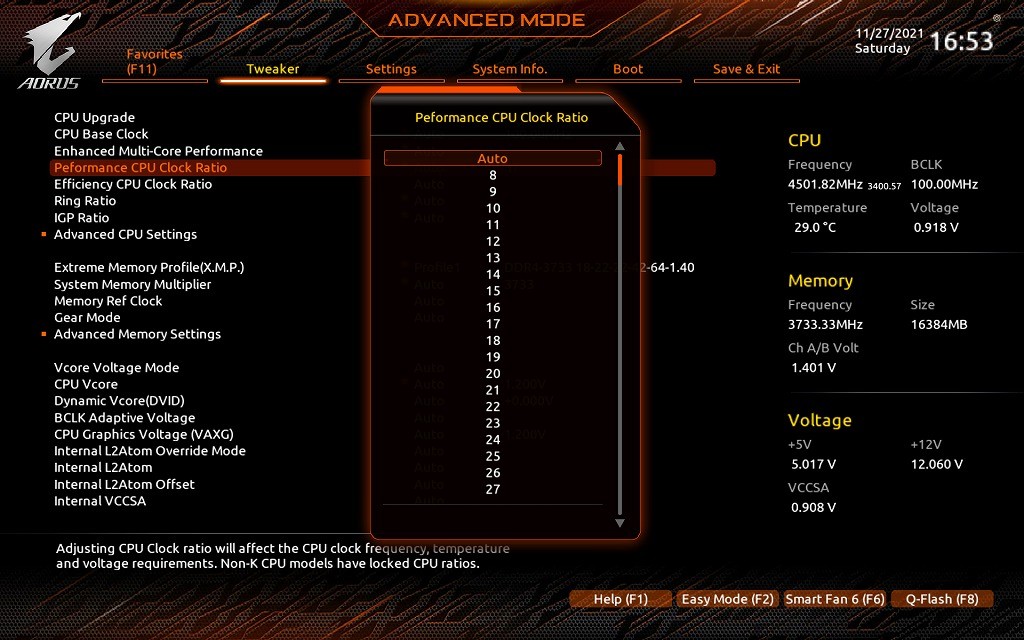The height and width of the screenshot is (640, 1024).
Task: Open Advanced CPU Settings submenu
Action: click(125, 234)
